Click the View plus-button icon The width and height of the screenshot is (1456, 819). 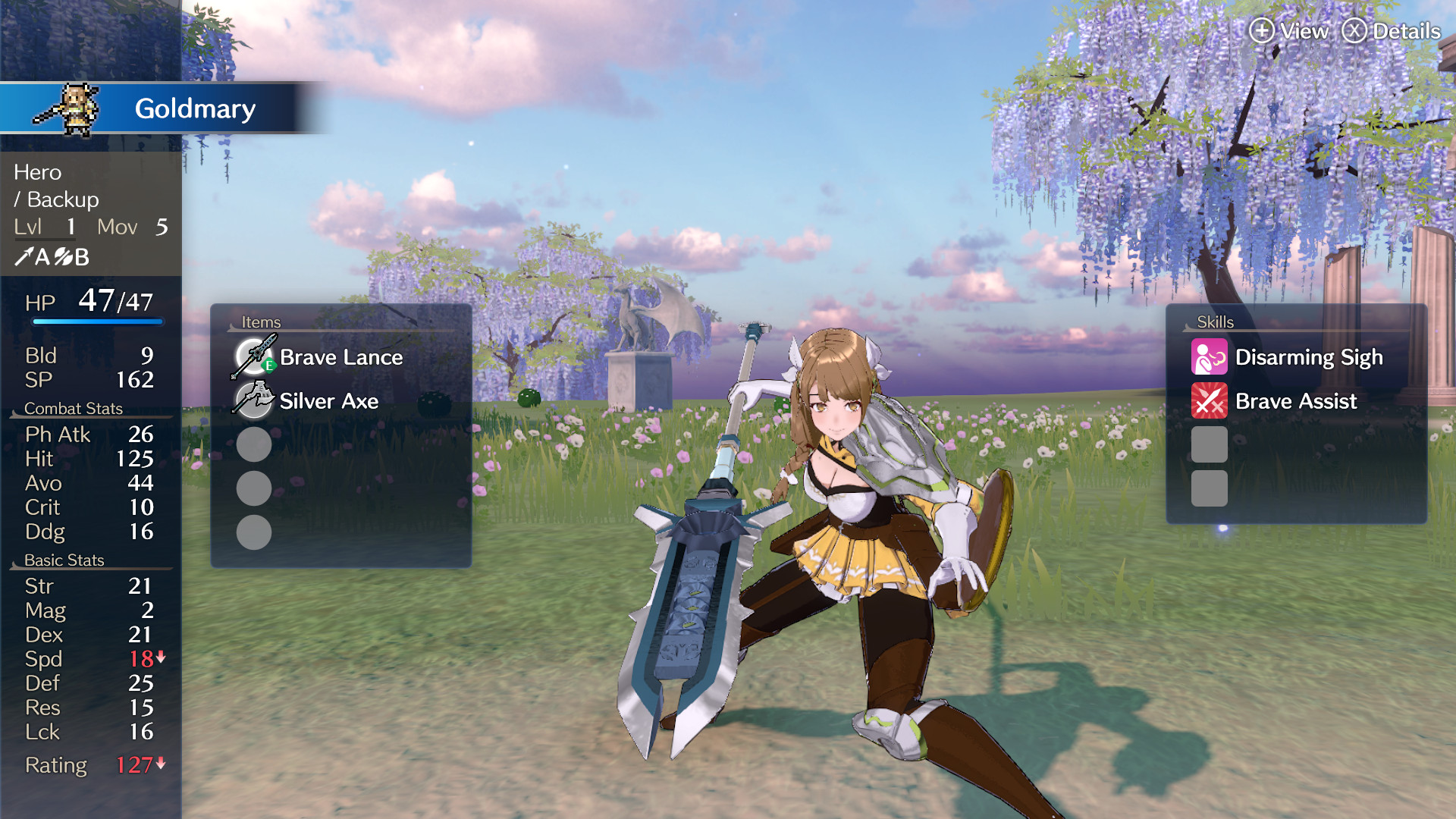pos(1261,31)
